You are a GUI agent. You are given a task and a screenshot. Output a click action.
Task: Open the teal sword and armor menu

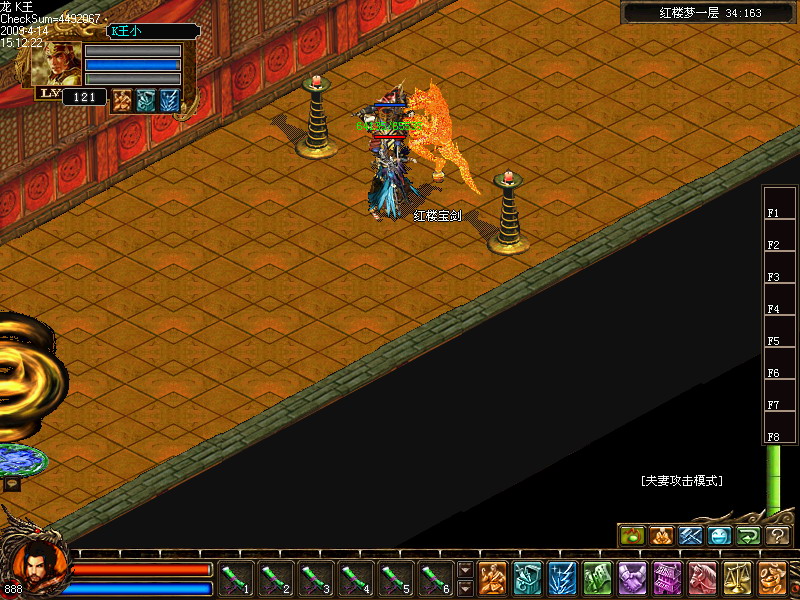coord(527,578)
